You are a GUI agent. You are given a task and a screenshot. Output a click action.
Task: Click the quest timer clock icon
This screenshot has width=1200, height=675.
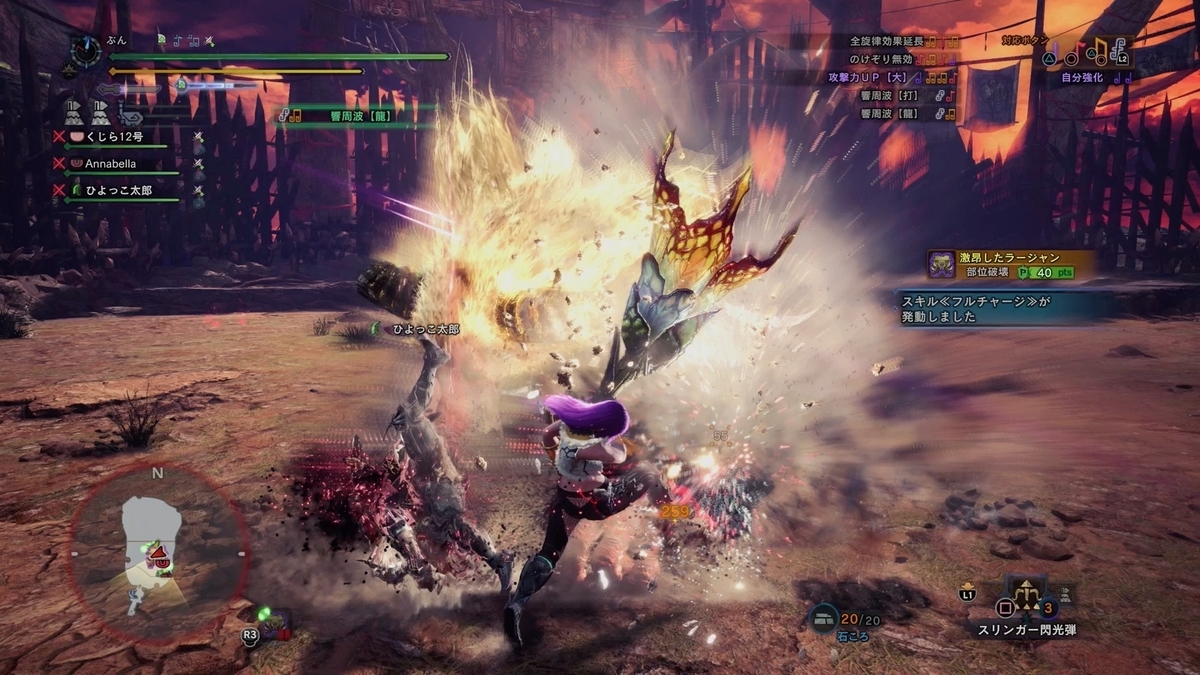point(86,50)
